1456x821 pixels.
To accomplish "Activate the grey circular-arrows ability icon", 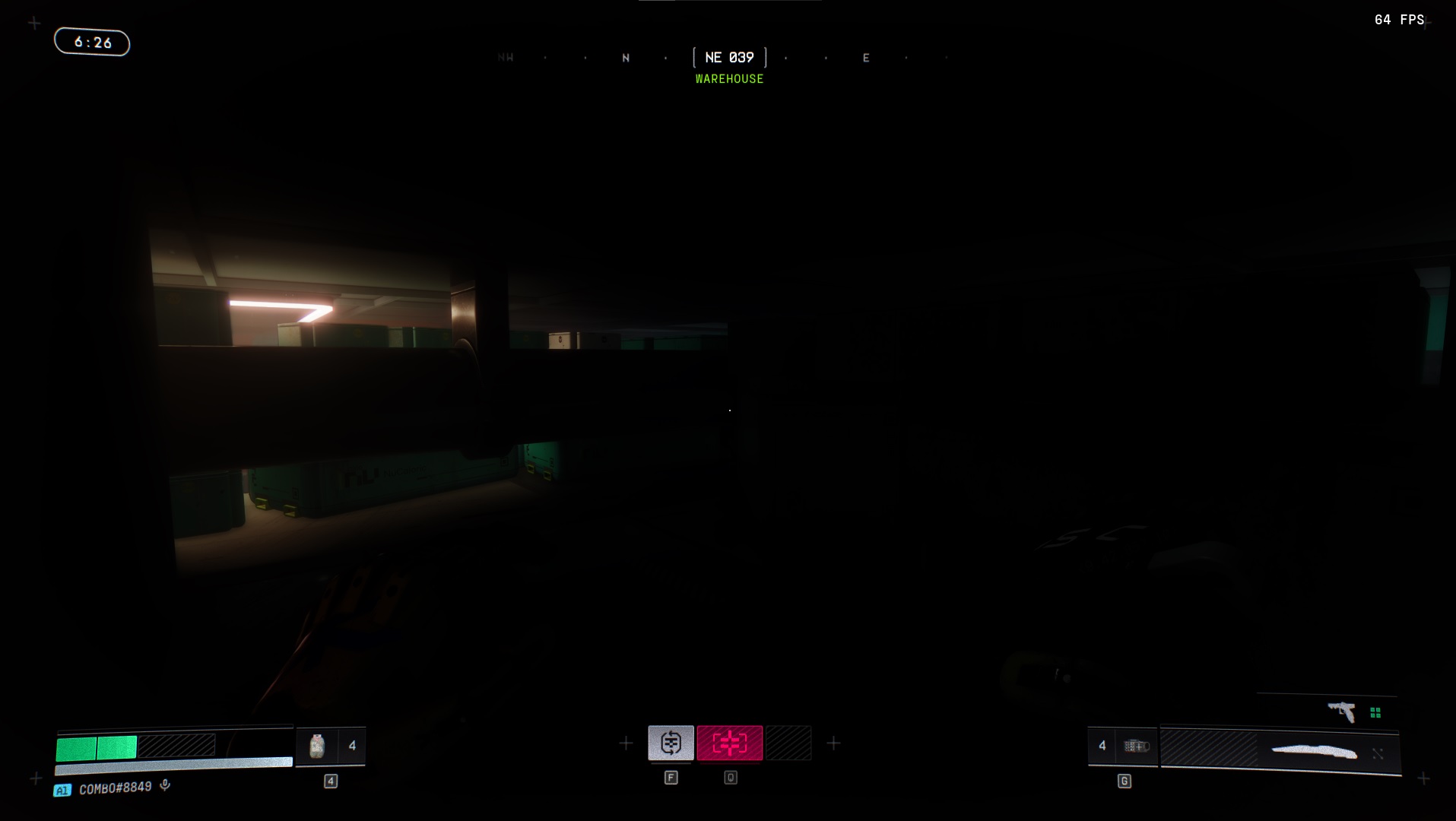I will [x=671, y=743].
